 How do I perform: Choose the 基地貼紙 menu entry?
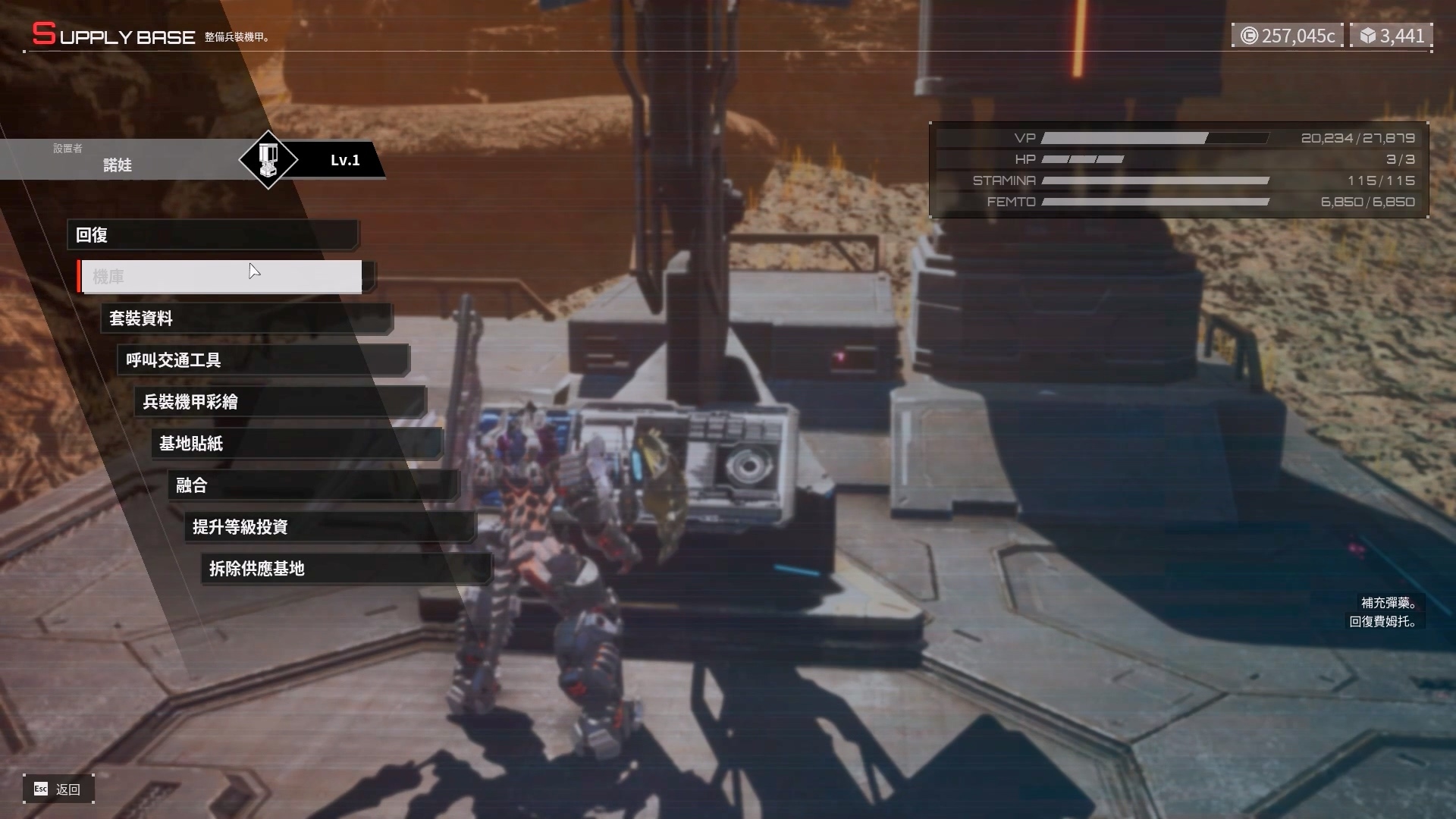[296, 444]
